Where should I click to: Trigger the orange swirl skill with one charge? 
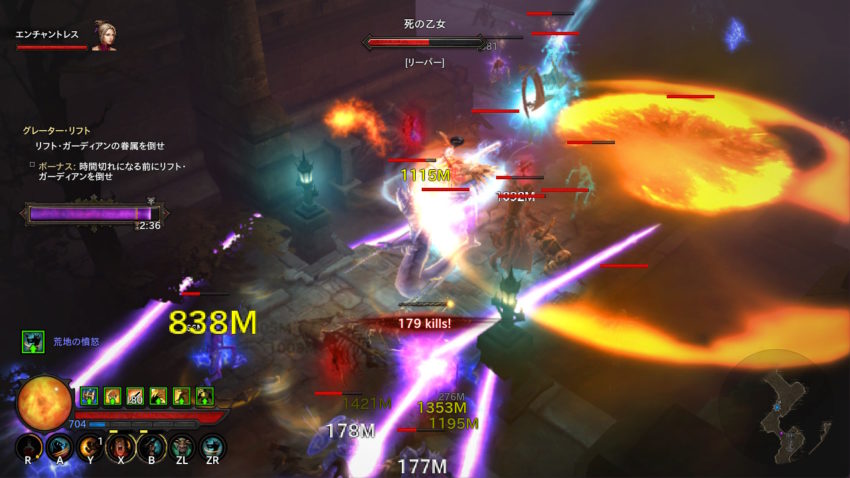pos(90,445)
